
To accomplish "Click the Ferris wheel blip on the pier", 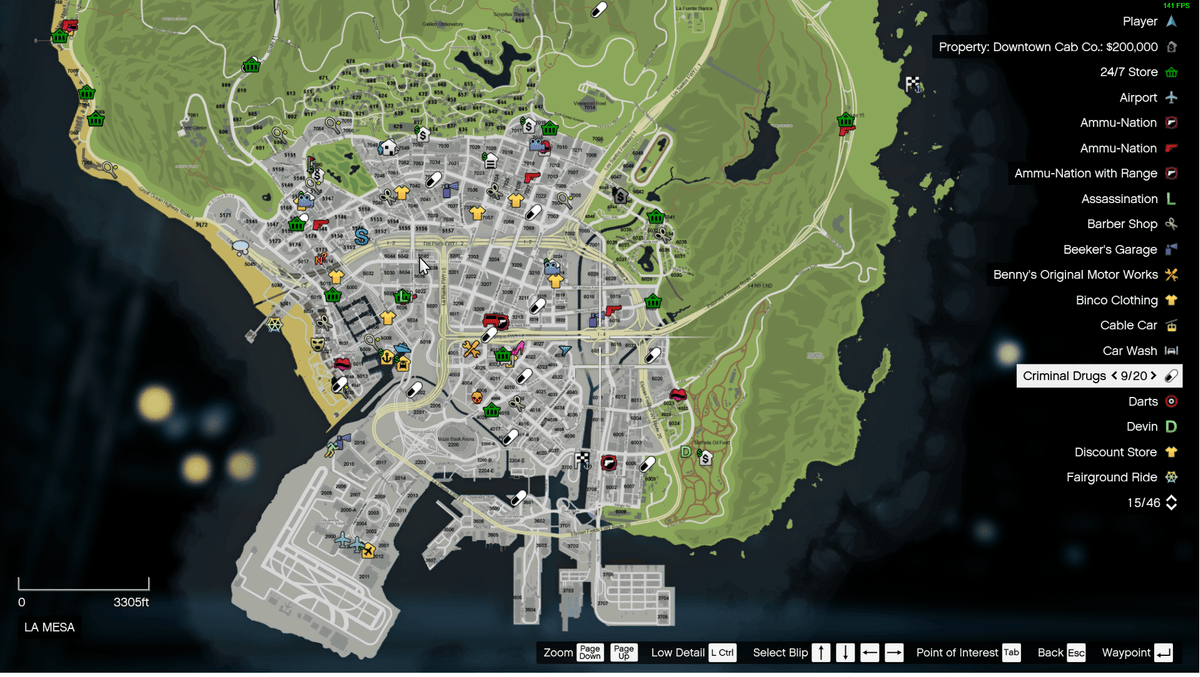I will click(274, 324).
